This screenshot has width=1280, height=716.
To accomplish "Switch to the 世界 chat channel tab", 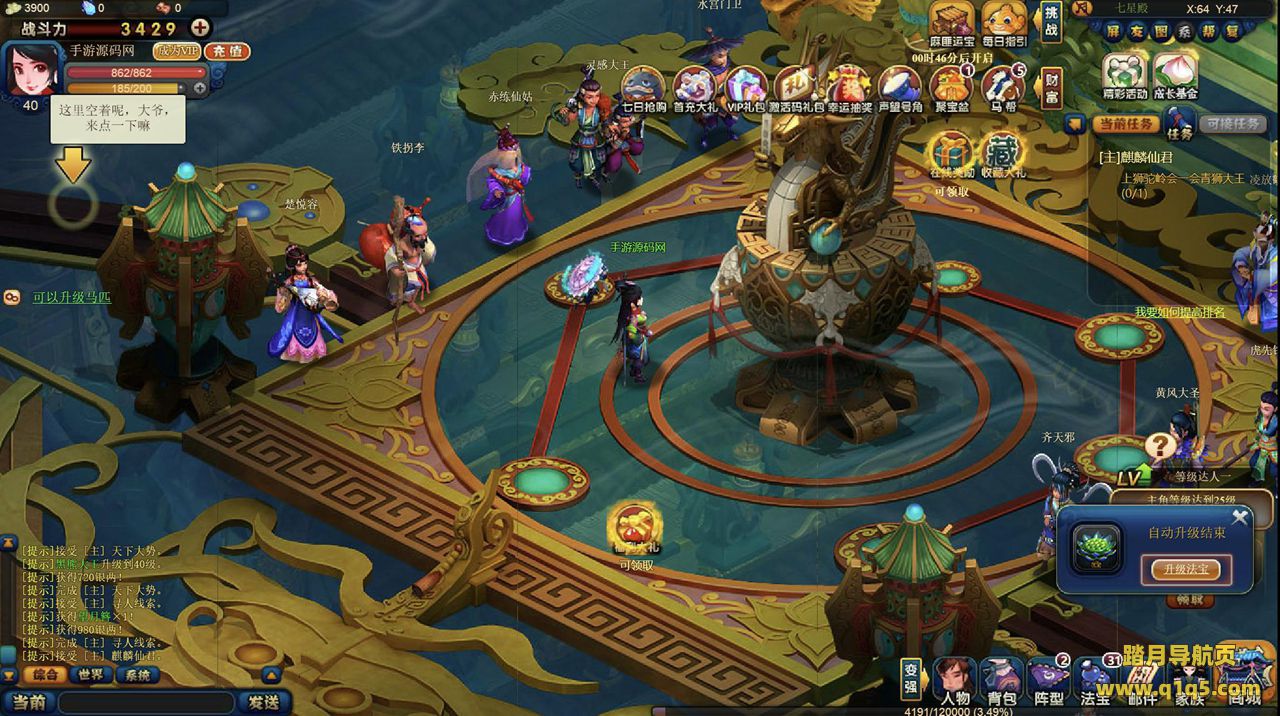I will click(x=91, y=675).
